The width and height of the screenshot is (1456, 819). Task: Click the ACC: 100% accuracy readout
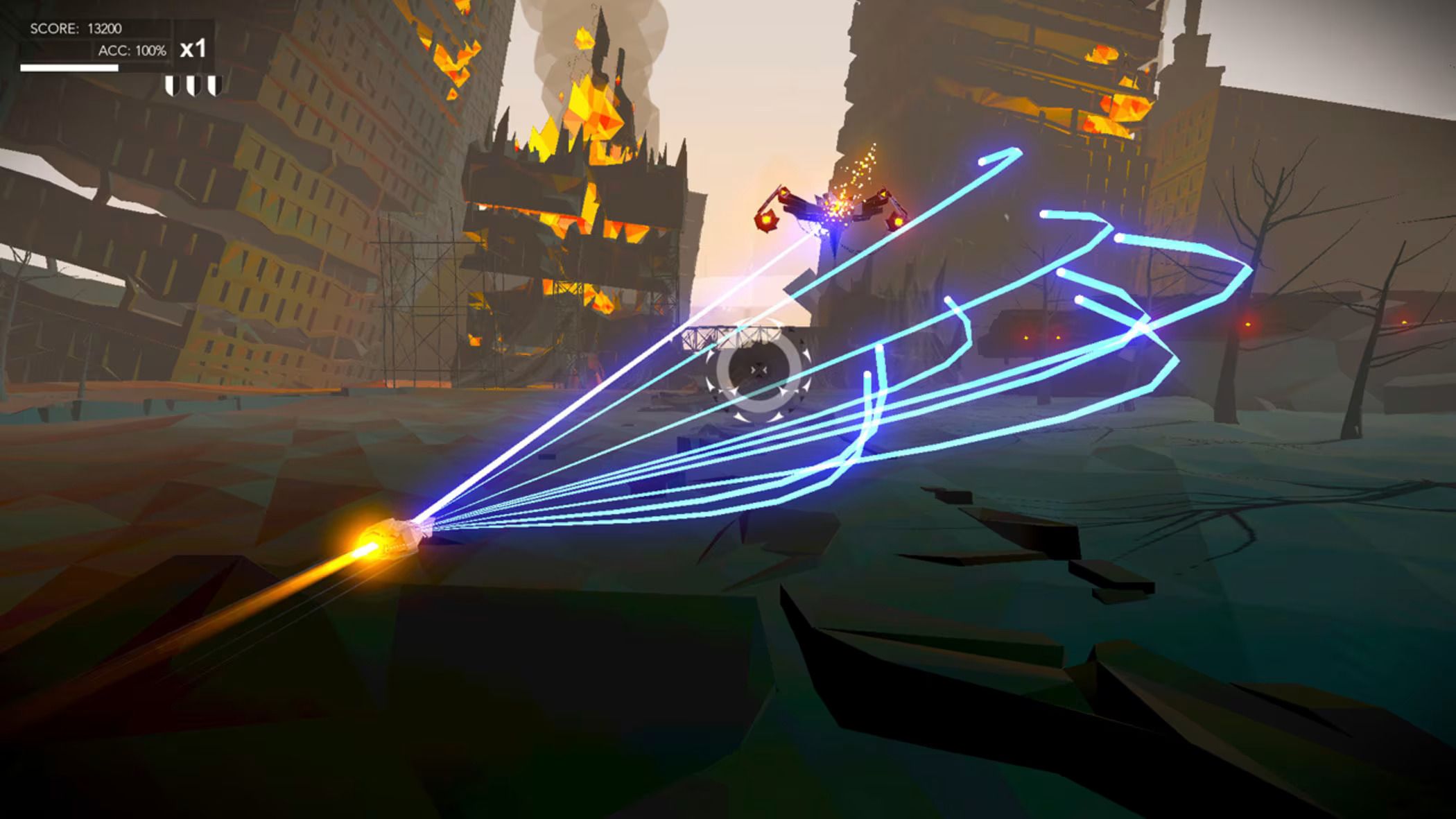[x=134, y=51]
